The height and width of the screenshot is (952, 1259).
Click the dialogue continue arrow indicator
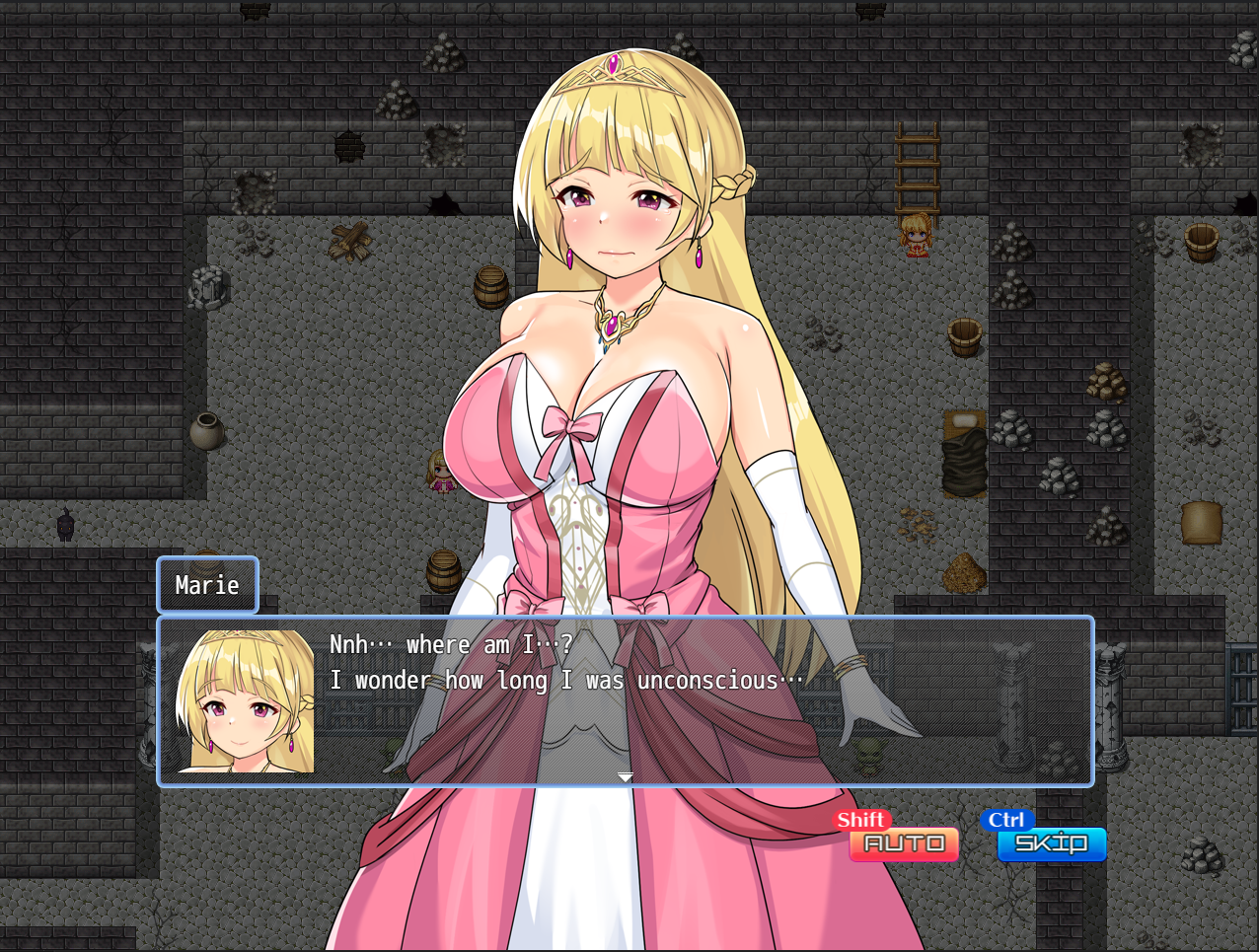(x=626, y=777)
